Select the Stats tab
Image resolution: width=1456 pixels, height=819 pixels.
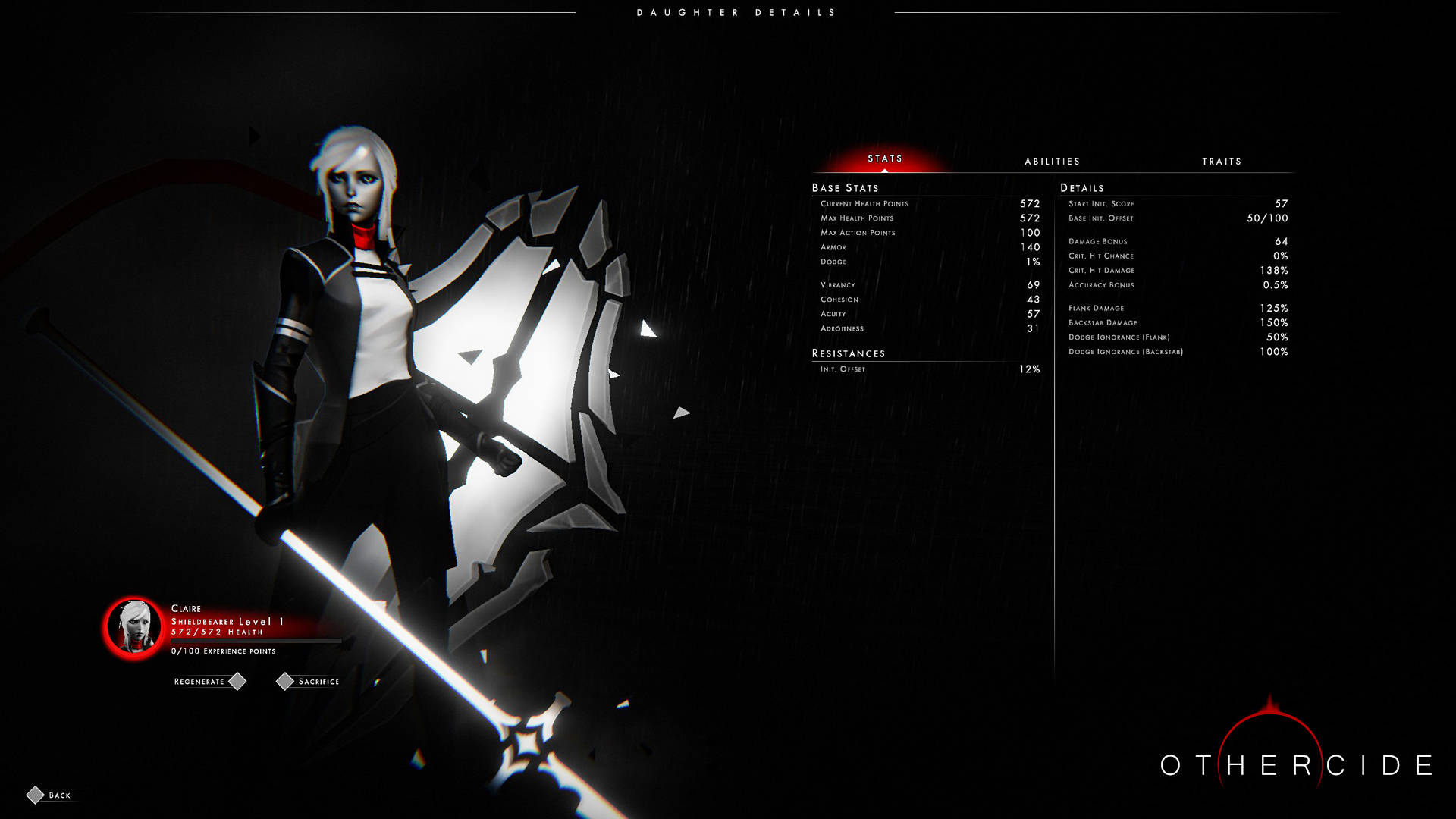point(886,158)
